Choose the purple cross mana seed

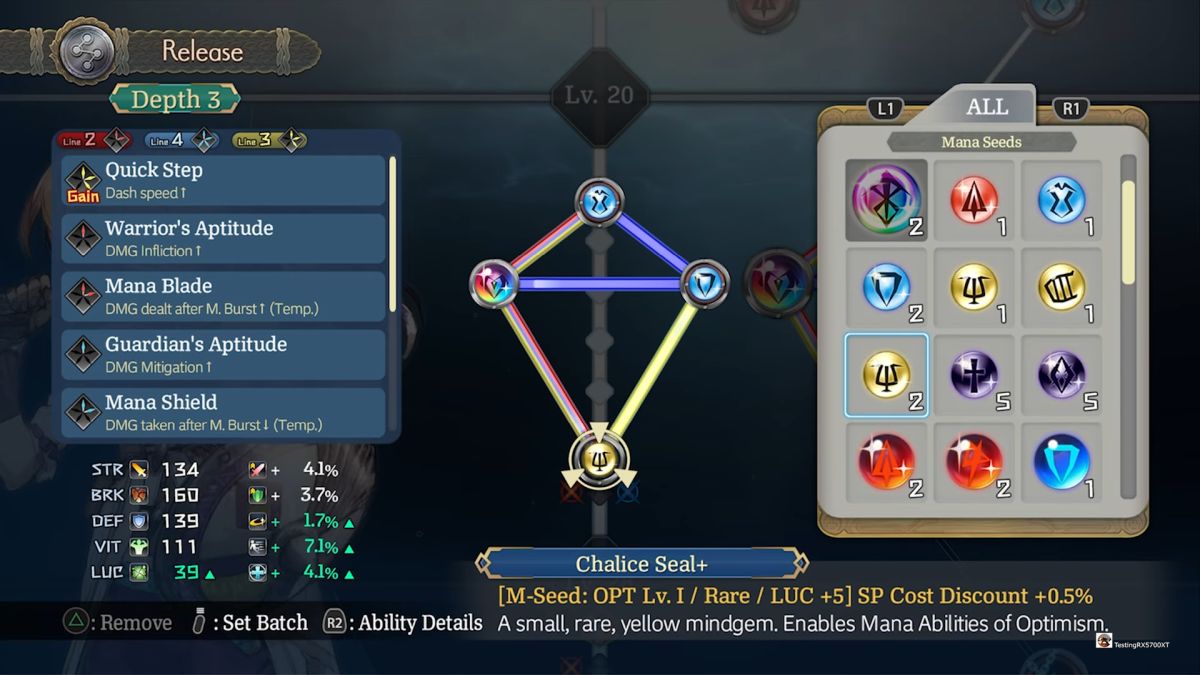coord(974,375)
